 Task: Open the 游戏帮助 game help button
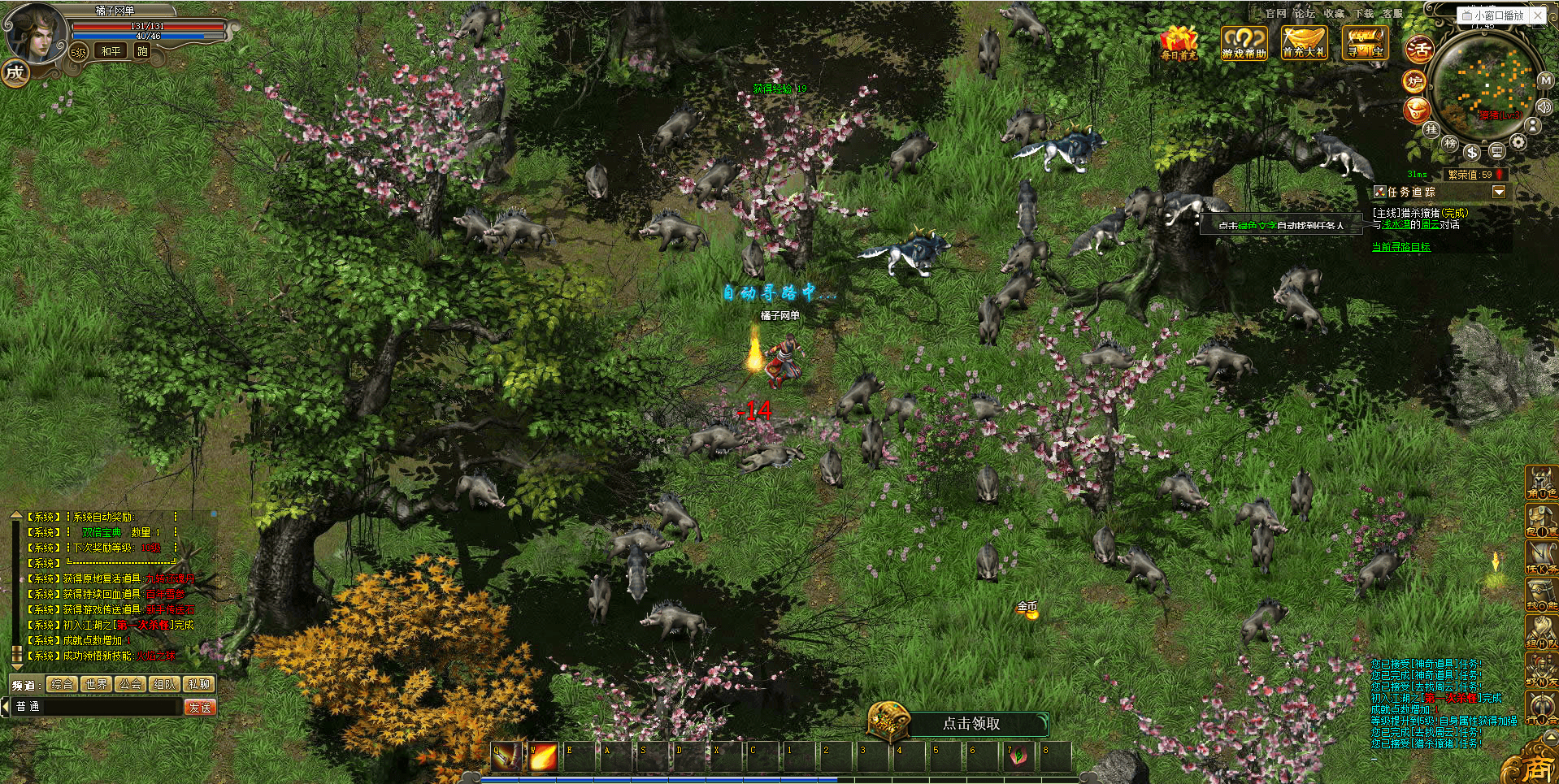[1244, 43]
